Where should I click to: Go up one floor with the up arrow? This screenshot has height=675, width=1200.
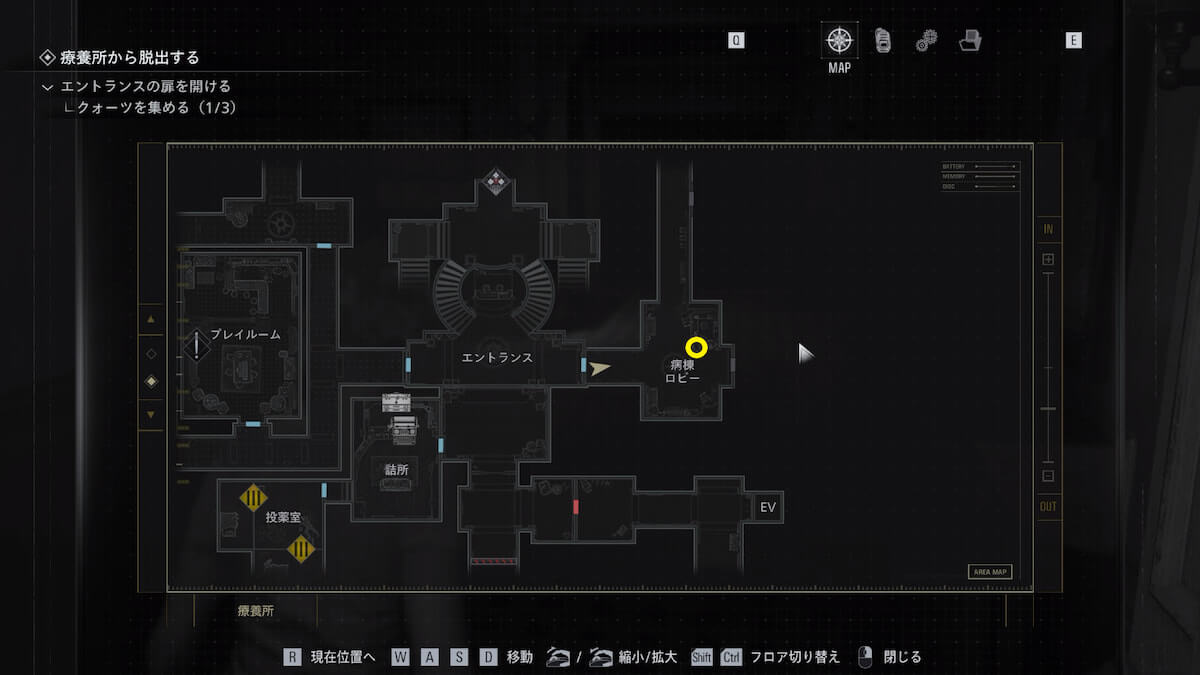[x=151, y=319]
